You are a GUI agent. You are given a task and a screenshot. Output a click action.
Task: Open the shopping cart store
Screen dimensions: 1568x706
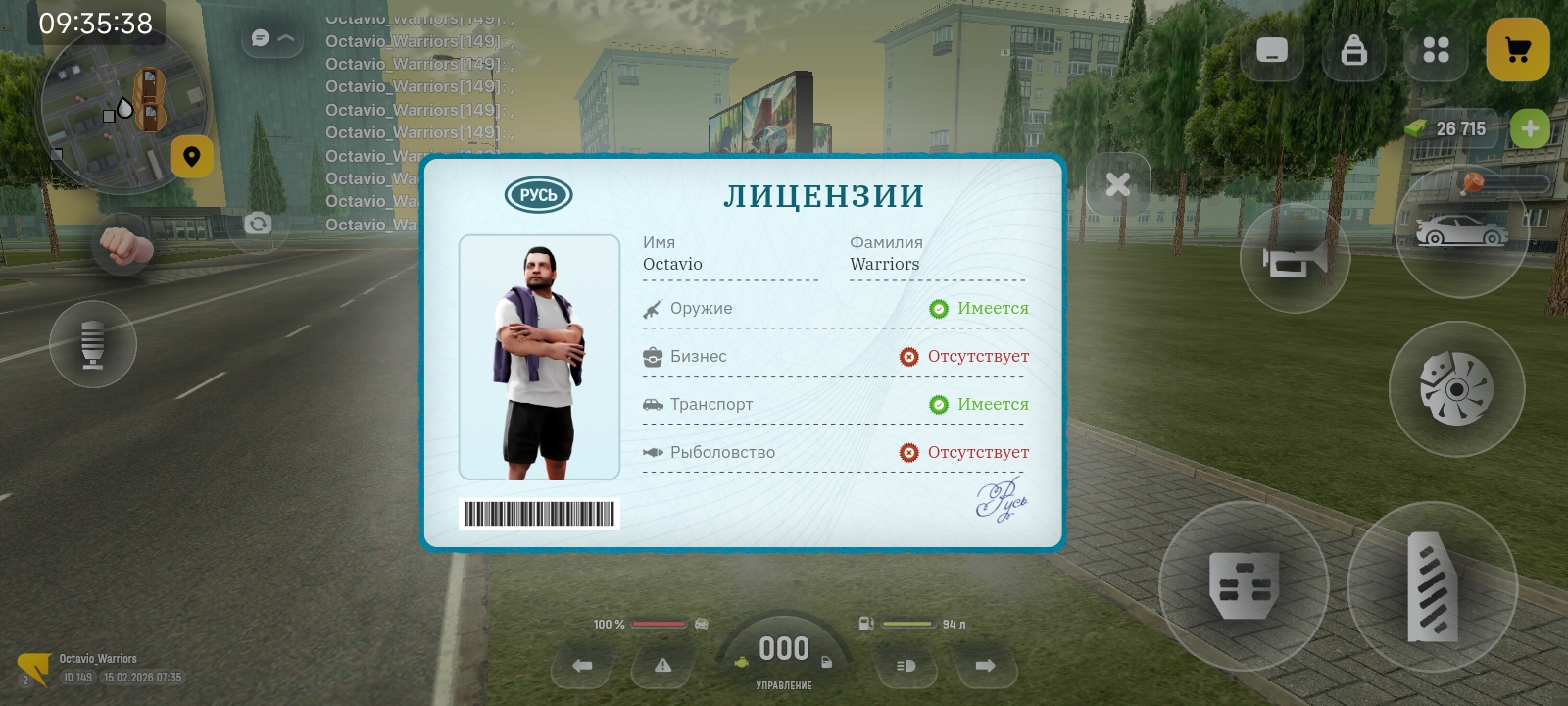(x=1517, y=50)
